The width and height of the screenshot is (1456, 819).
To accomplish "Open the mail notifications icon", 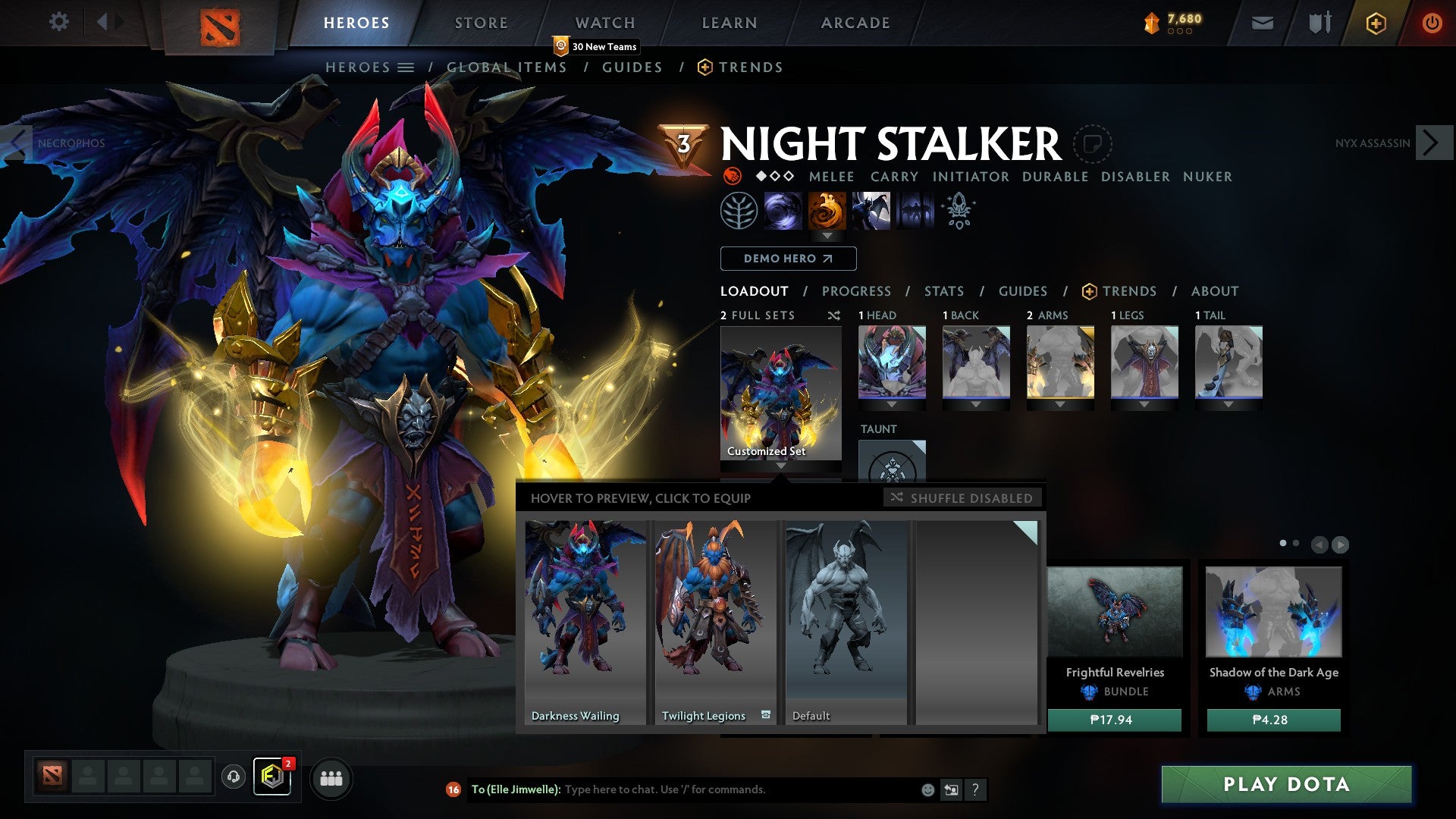I will pos(1261,24).
